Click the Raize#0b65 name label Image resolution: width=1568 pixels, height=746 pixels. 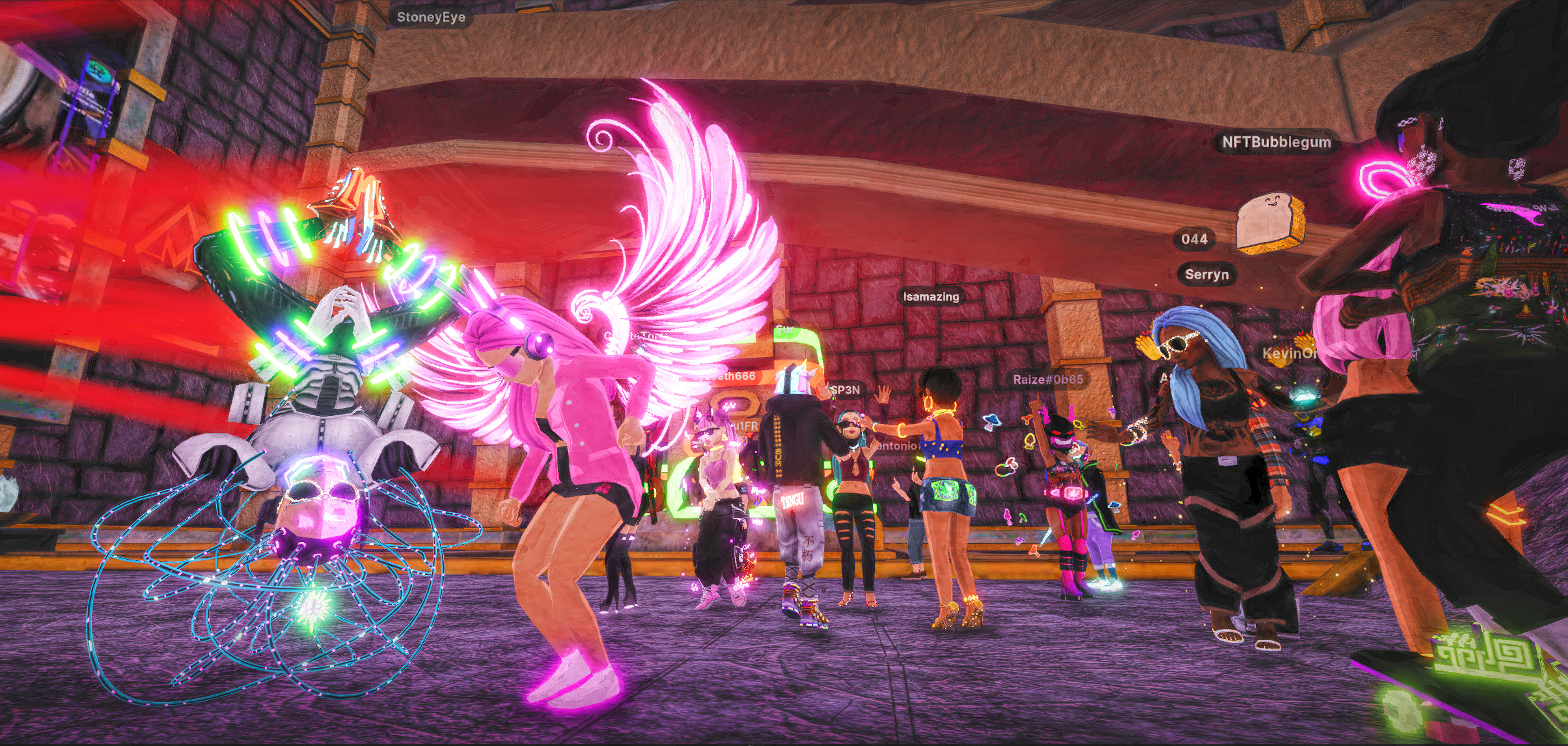(x=1047, y=380)
